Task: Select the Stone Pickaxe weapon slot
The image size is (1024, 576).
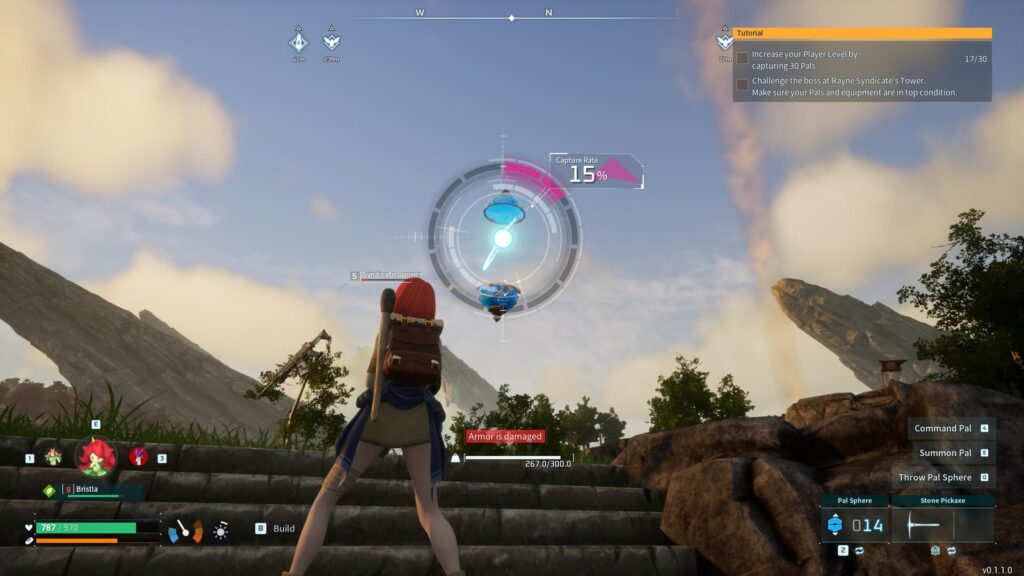Action: click(x=943, y=524)
